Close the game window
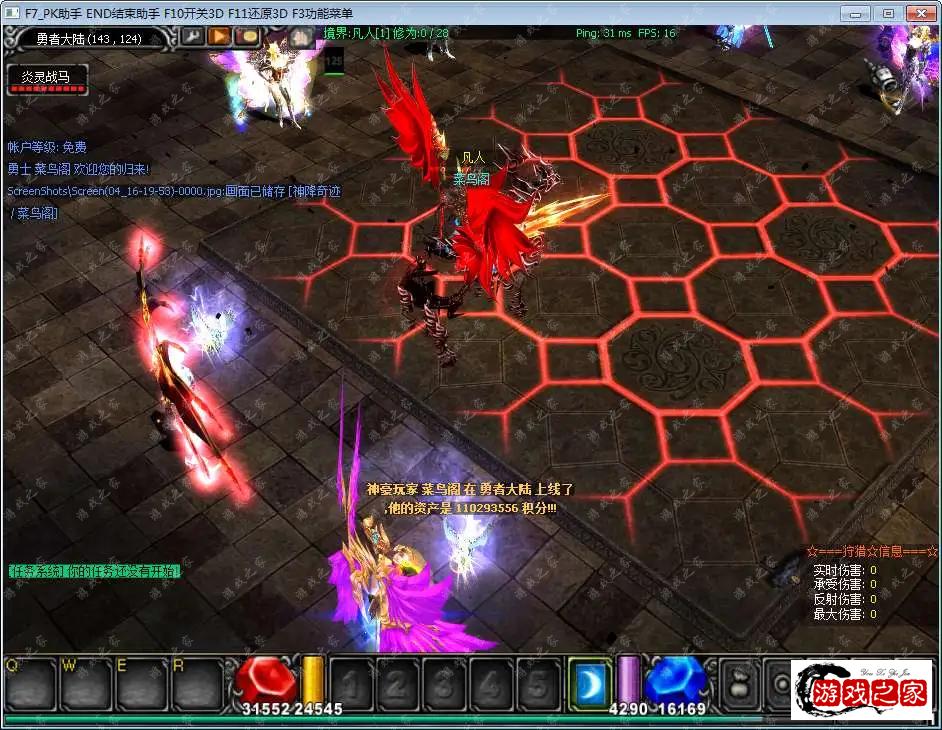This screenshot has width=942, height=730. pyautogui.click(x=919, y=13)
